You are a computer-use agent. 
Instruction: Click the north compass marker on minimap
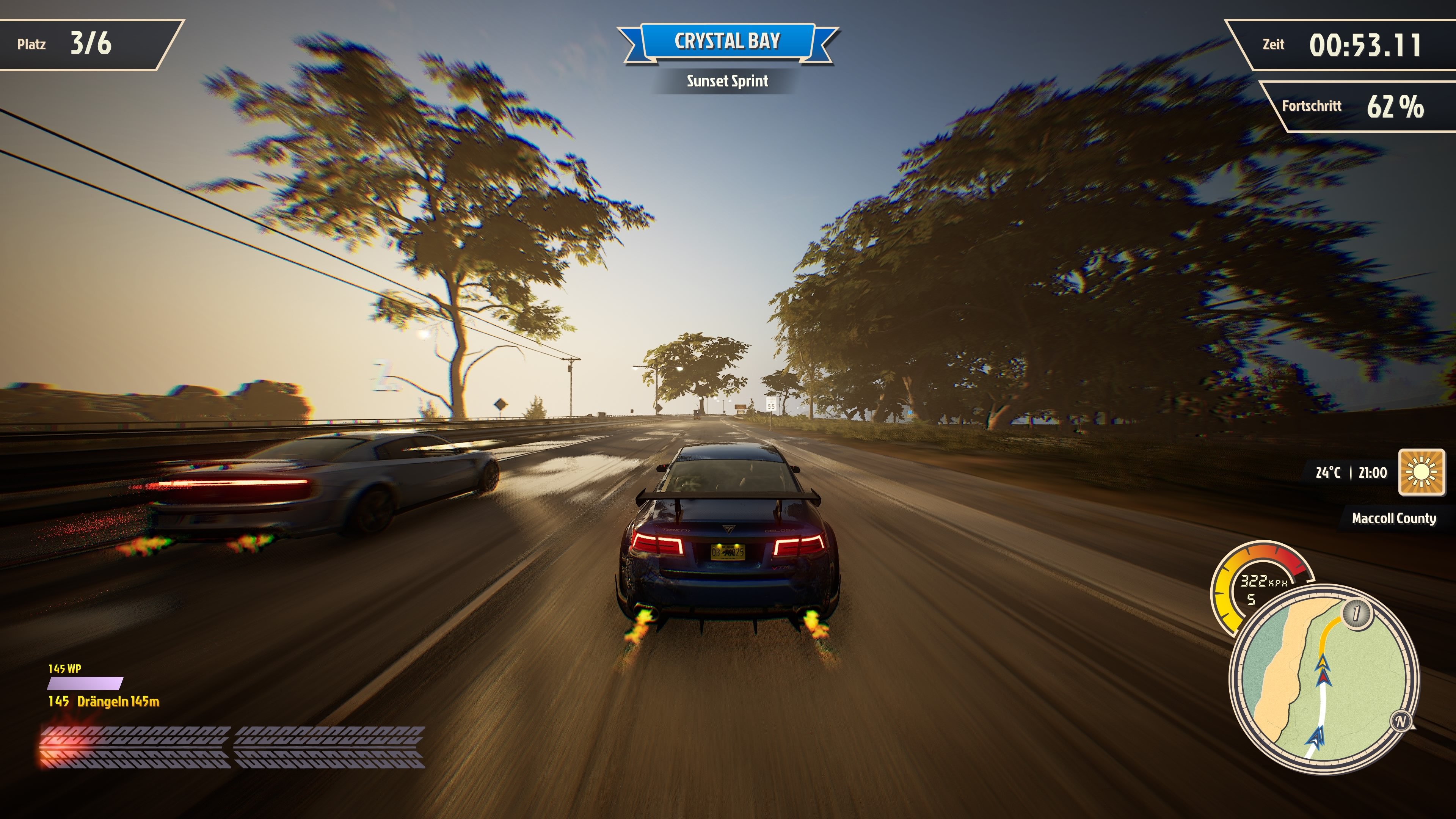[x=1401, y=721]
